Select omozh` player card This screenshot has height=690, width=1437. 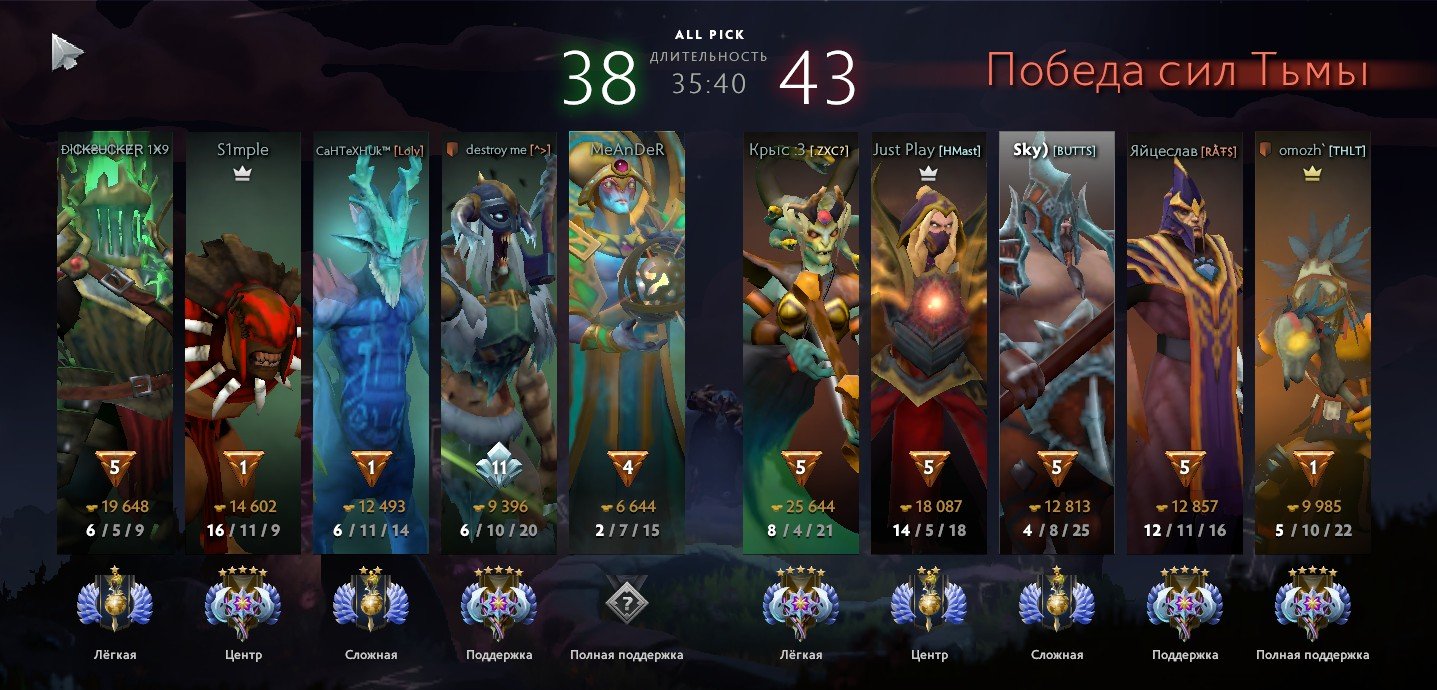(1313, 340)
